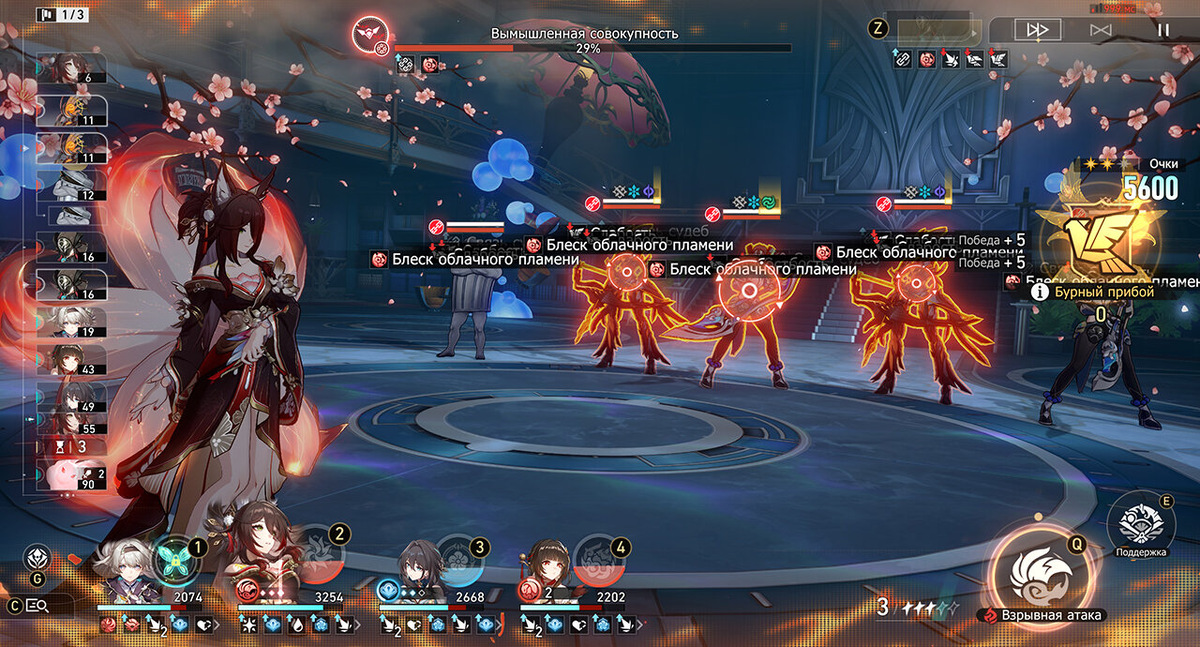This screenshot has width=1200, height=647.
Task: Open the Бурный прибой info tooltip
Action: [x=1040, y=292]
